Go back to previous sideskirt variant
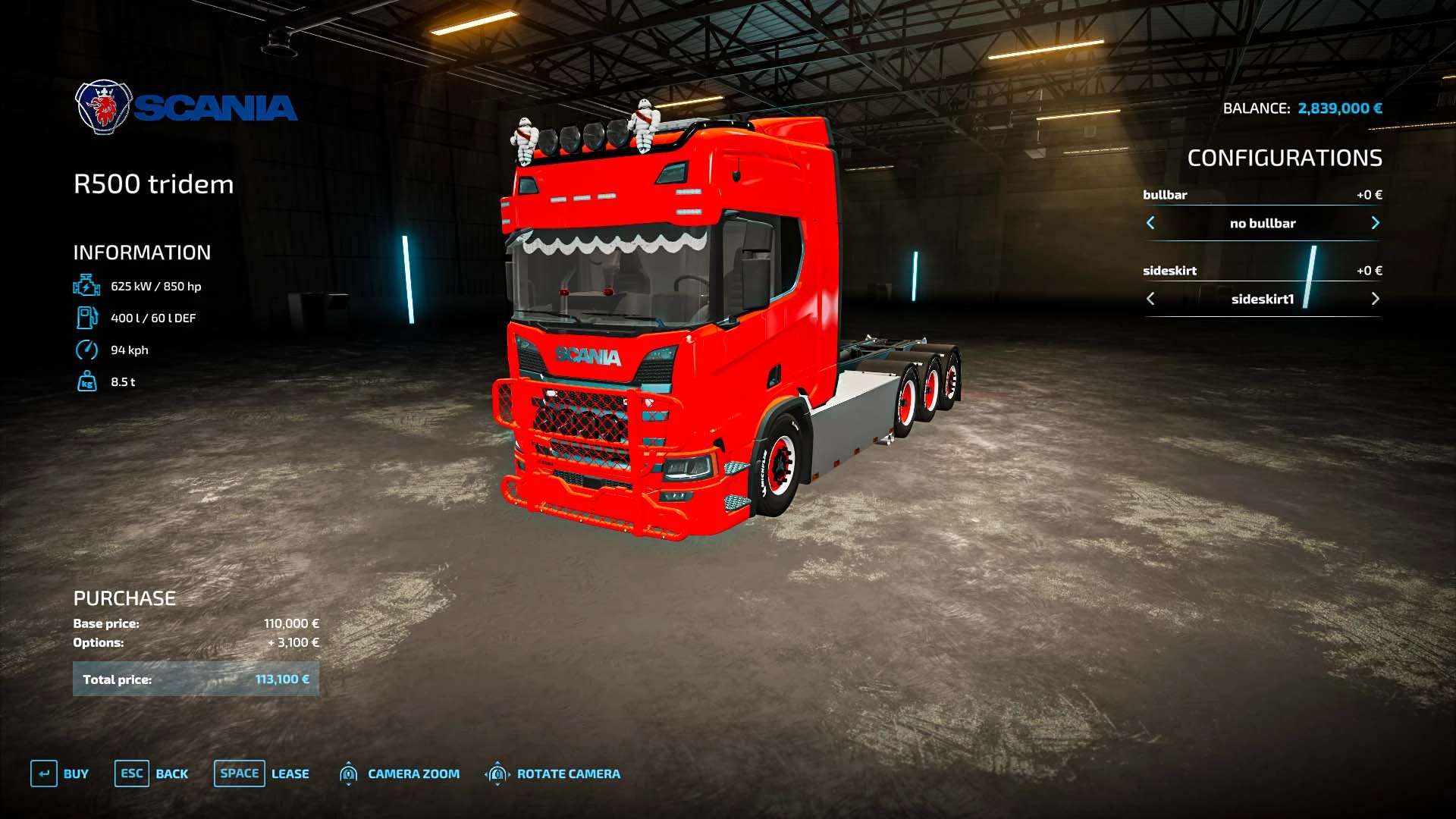The width and height of the screenshot is (1456, 819). tap(1150, 298)
